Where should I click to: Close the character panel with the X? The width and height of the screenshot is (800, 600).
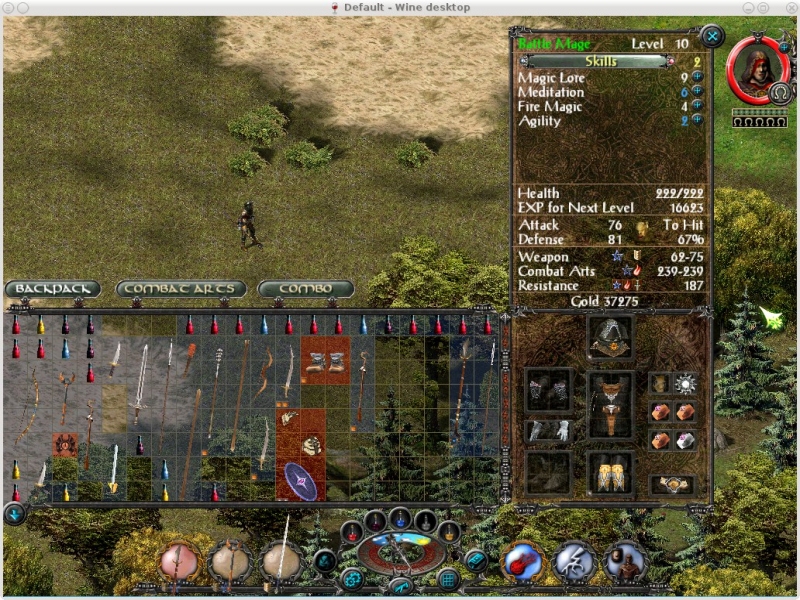point(712,37)
